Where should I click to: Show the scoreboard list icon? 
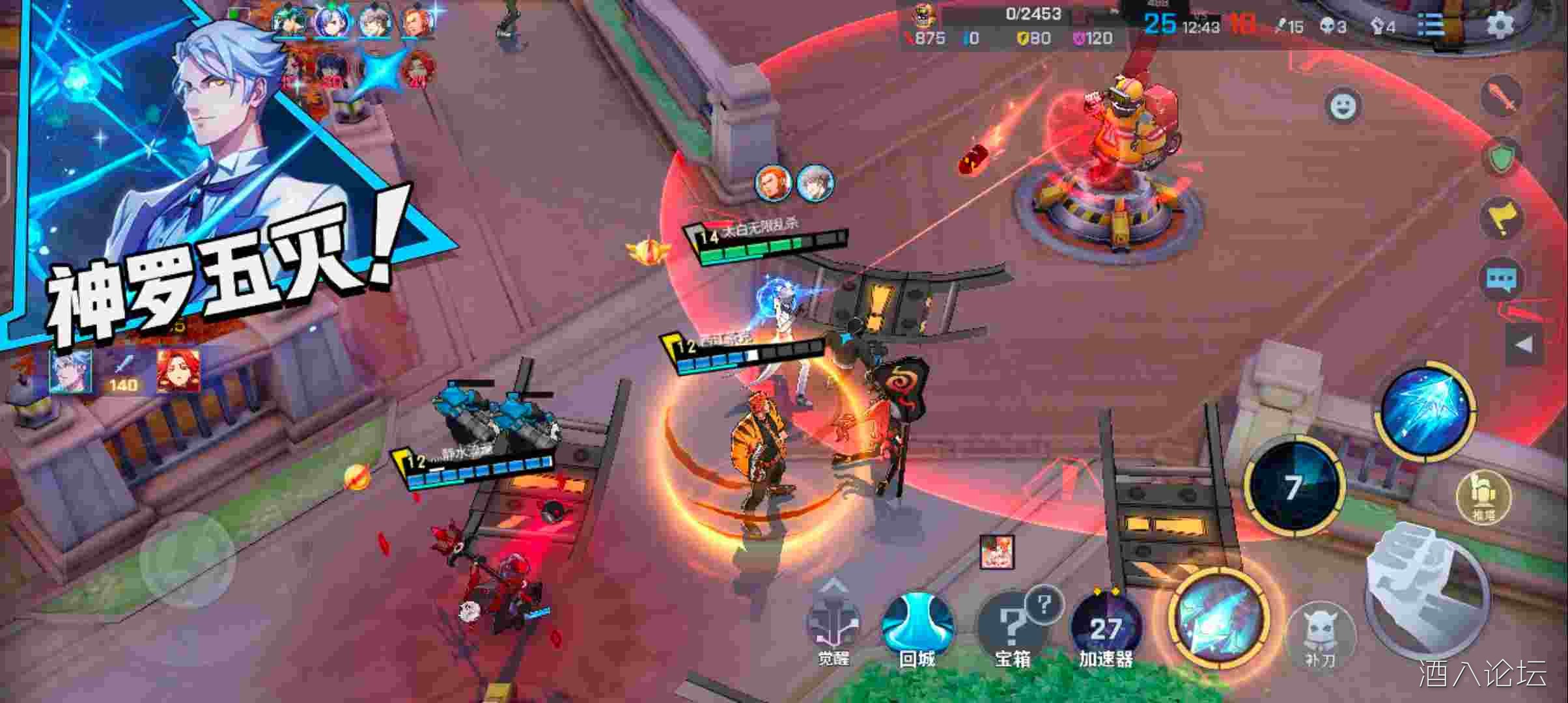[1431, 26]
